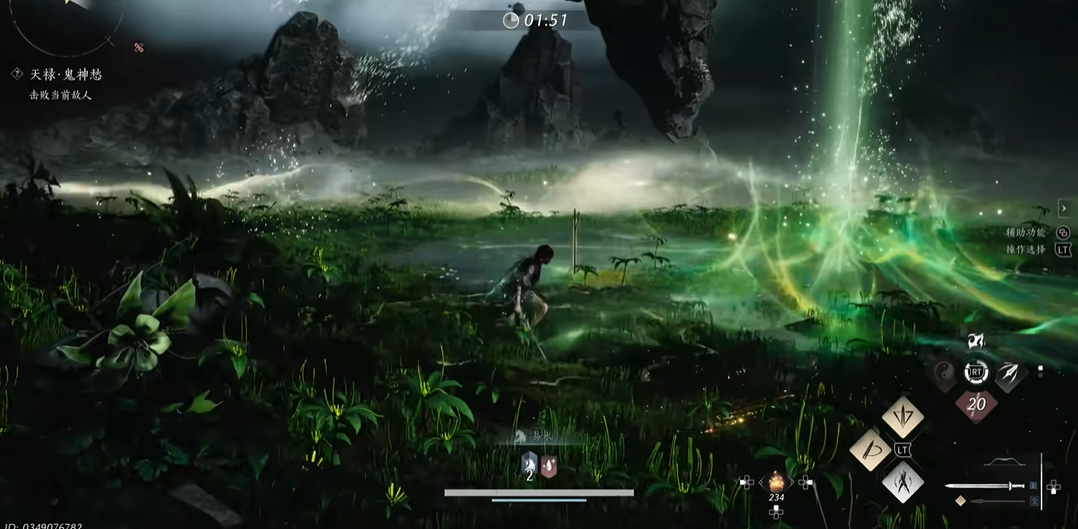Click the flame skill icon above RT
The height and width of the screenshot is (529, 1078).
click(x=976, y=342)
